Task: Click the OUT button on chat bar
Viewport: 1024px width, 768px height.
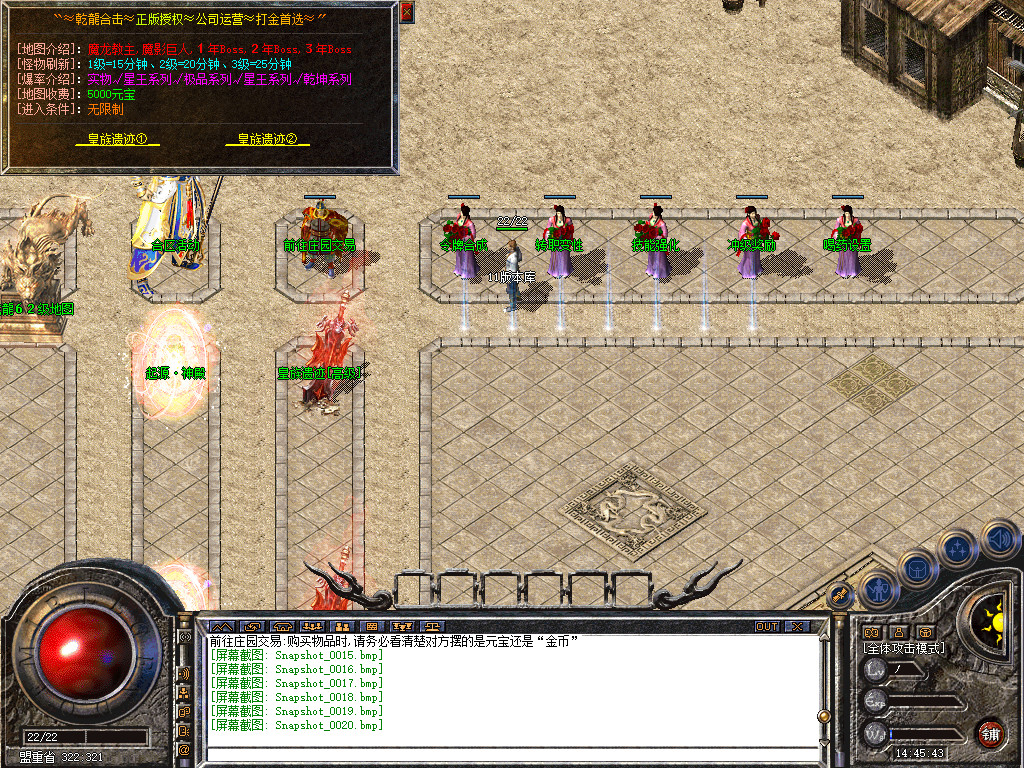Action: [767, 627]
